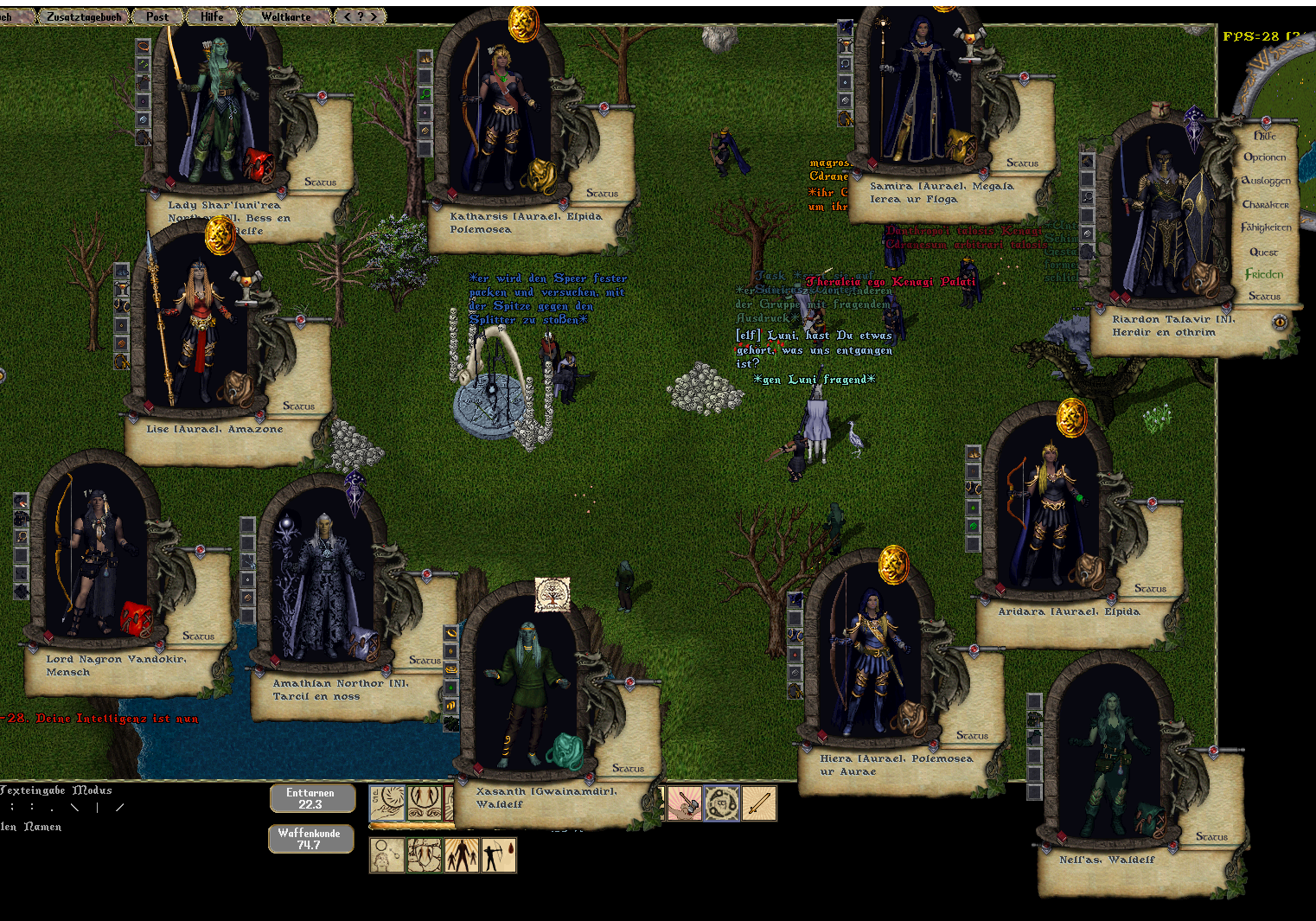Image resolution: width=1316 pixels, height=921 pixels.
Task: Activate the archer with blood drop icon
Action: [499, 855]
